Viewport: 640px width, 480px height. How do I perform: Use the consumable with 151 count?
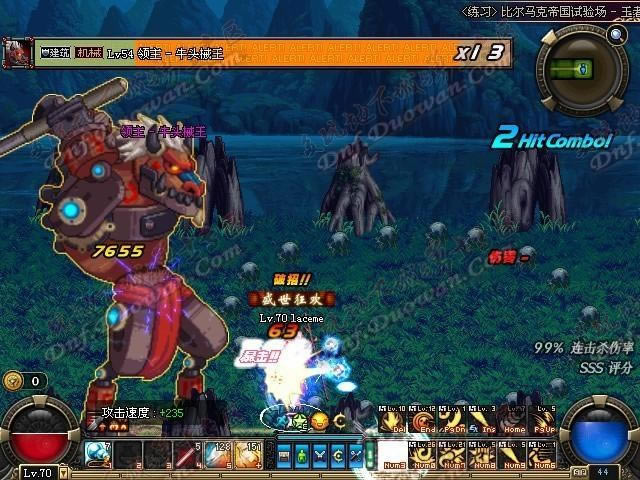point(246,455)
